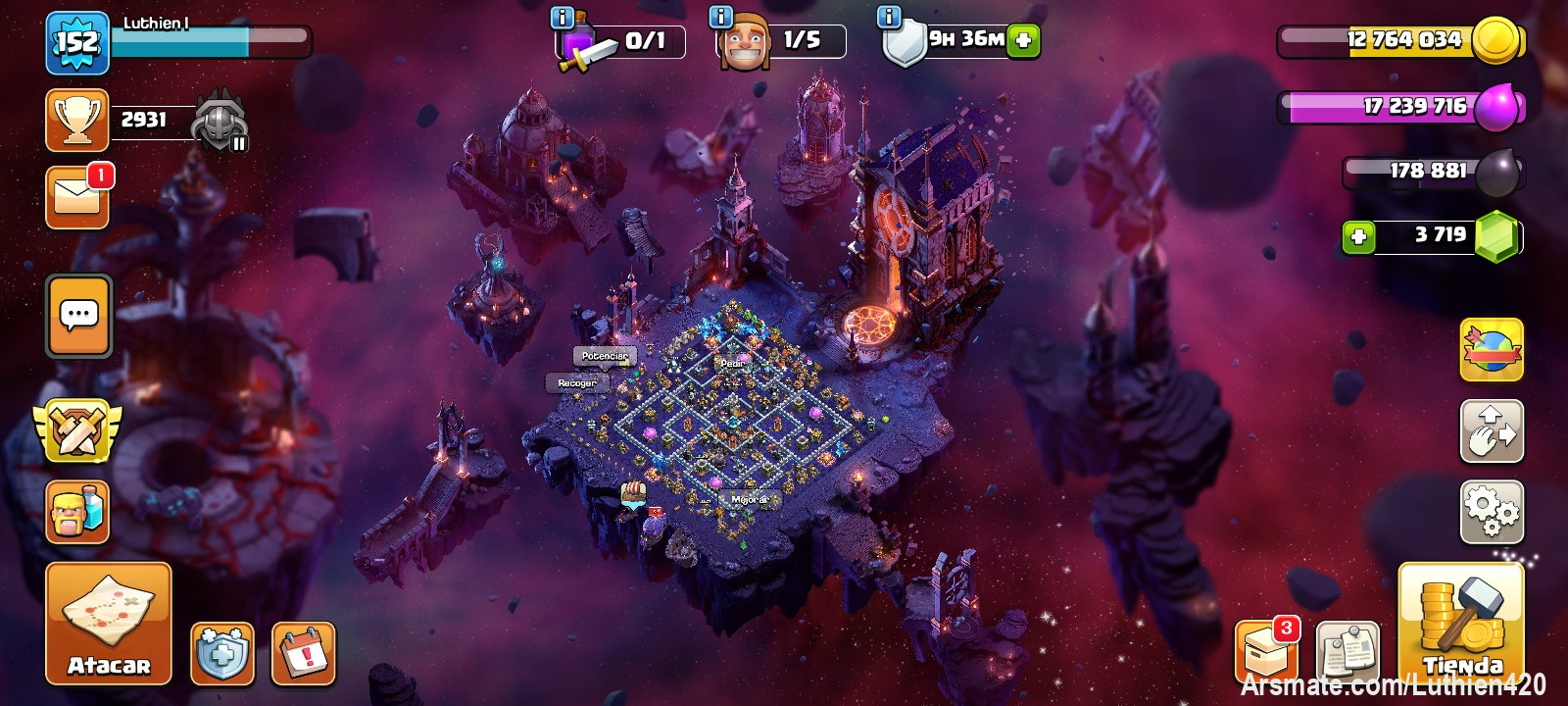Viewport: 1568px width, 706px height.
Task: Open the crate with 3 notifications
Action: click(x=1267, y=651)
